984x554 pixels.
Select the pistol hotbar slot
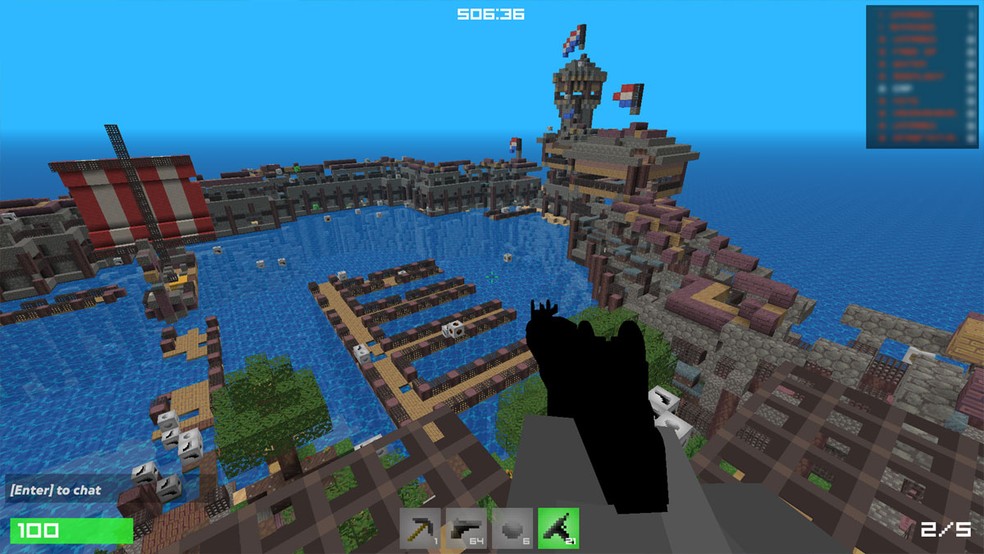tap(467, 528)
